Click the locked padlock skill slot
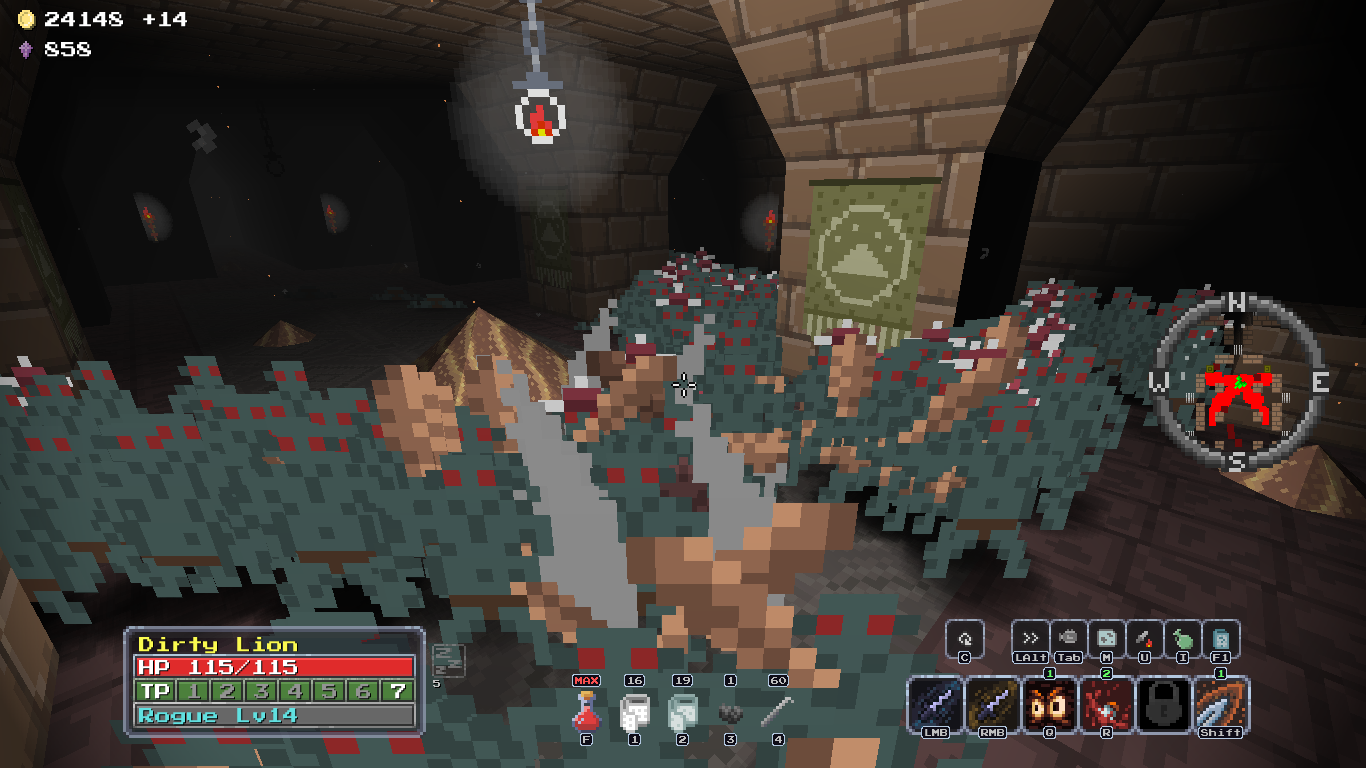 (x=1164, y=704)
